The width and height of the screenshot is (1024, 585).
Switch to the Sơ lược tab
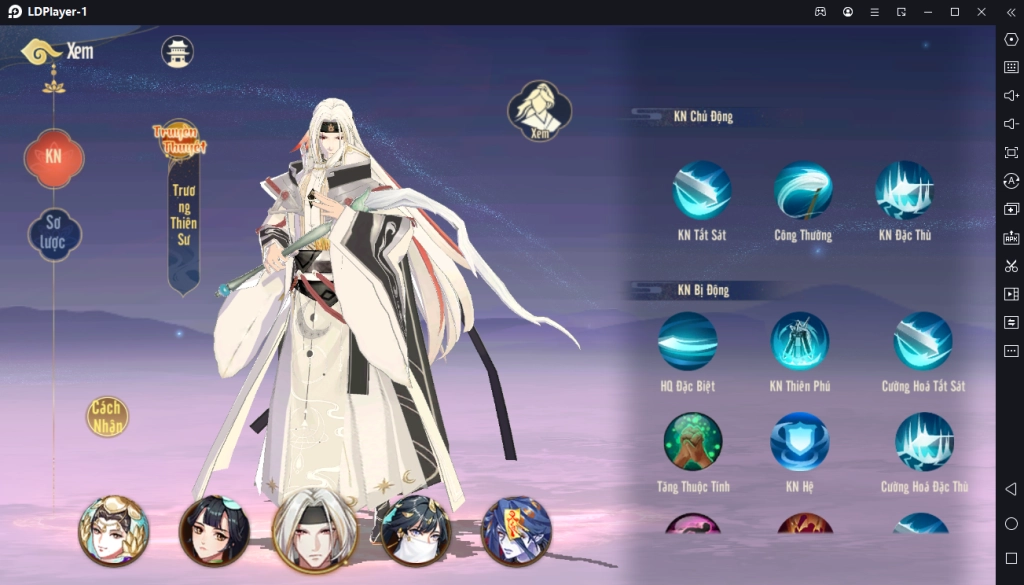pos(54,234)
